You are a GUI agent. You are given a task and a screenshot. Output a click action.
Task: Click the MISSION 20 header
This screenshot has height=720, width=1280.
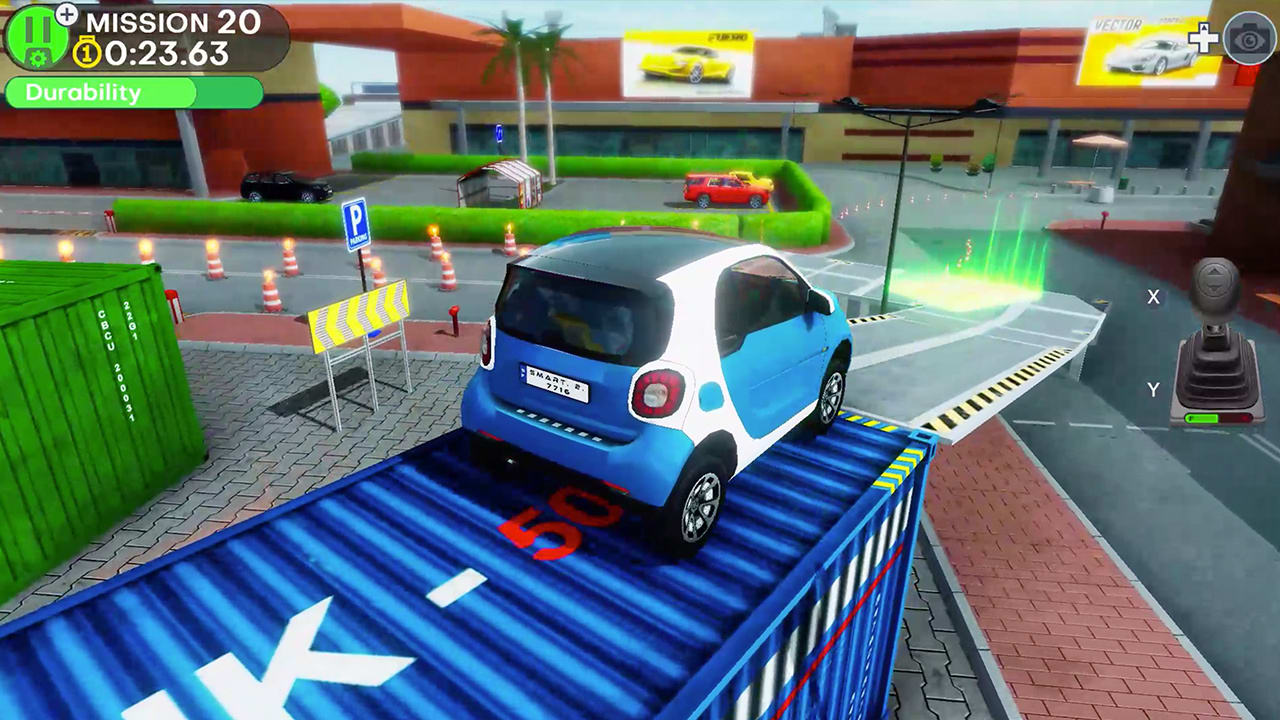tap(174, 21)
